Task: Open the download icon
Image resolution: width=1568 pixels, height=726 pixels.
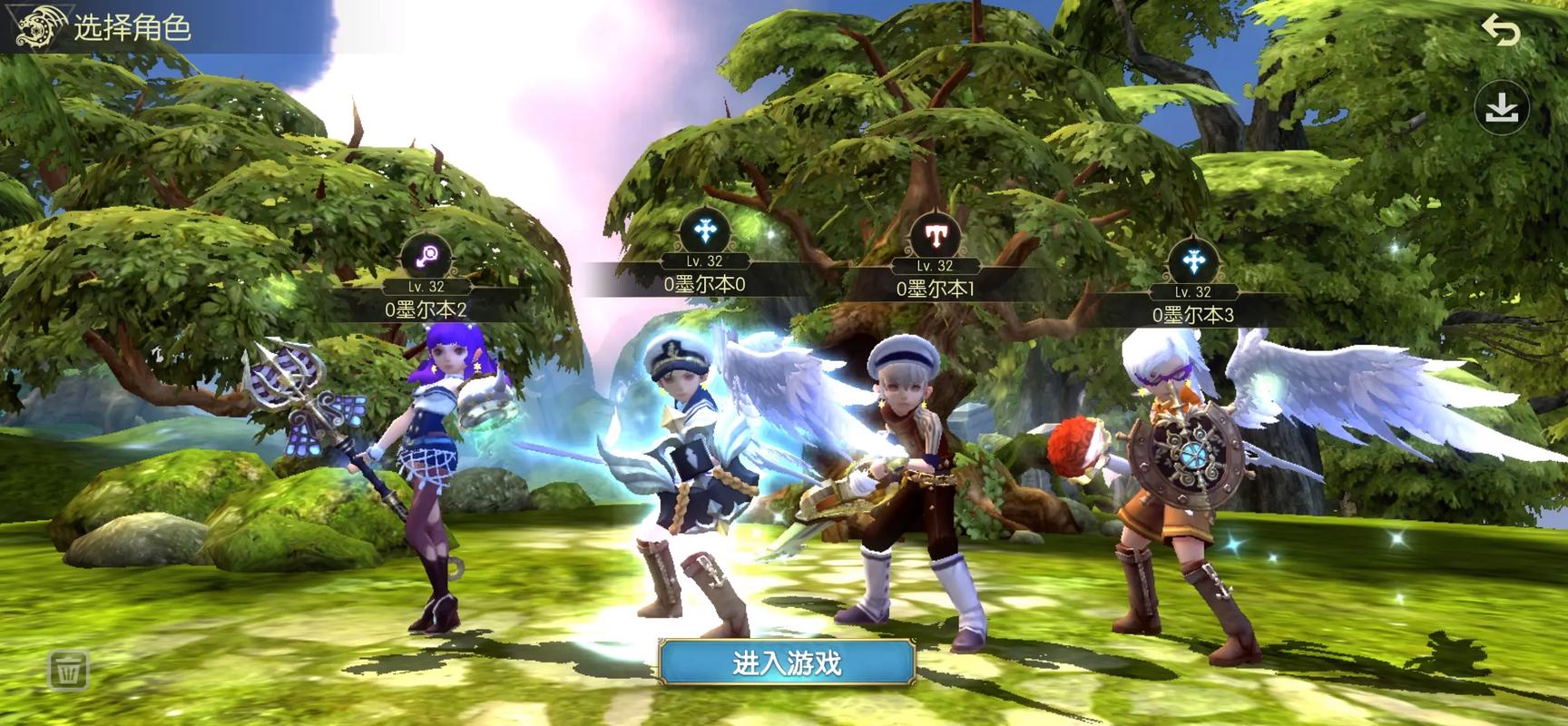Action: (x=1502, y=109)
